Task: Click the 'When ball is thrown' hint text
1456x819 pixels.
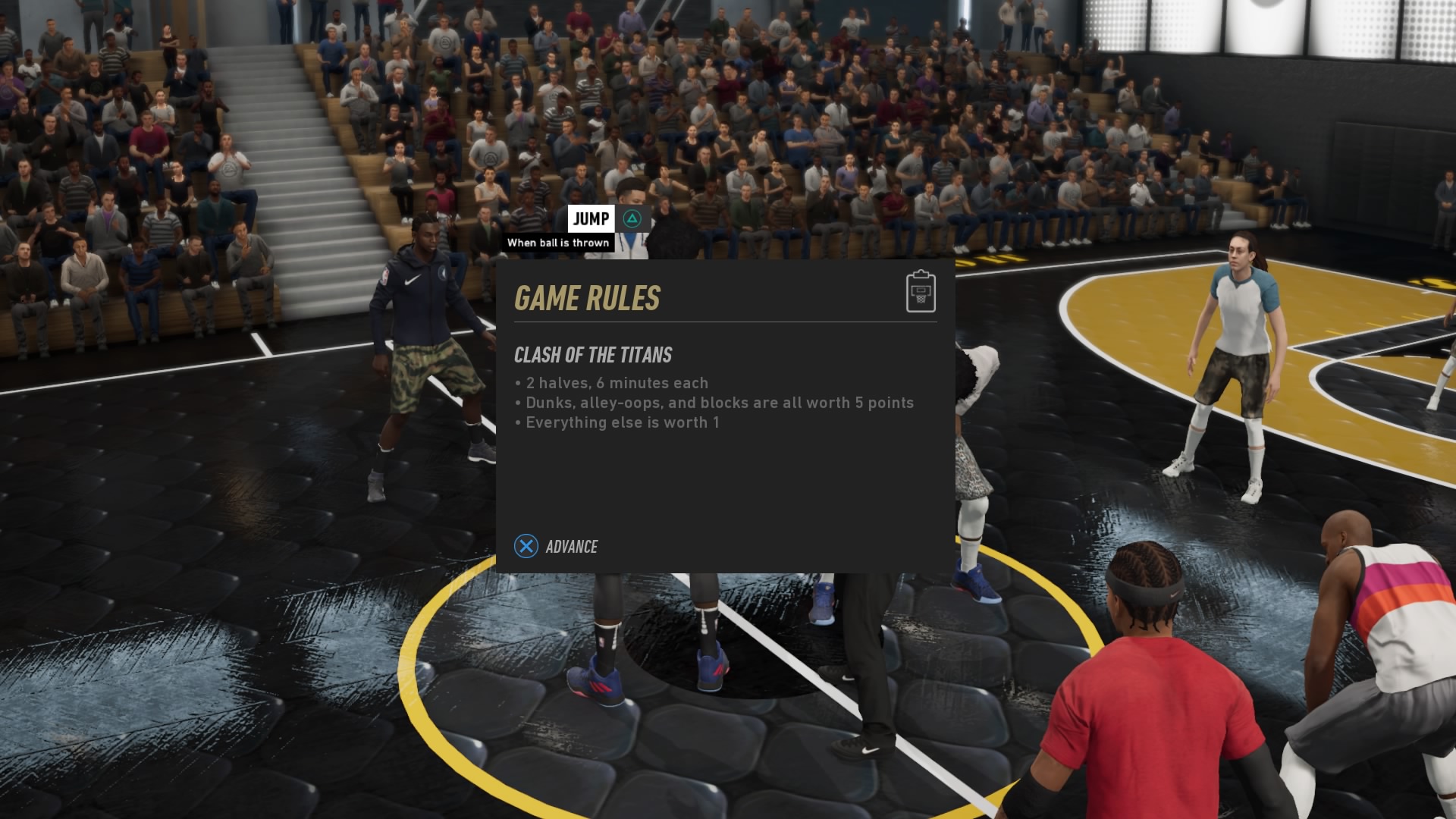Action: click(x=560, y=243)
